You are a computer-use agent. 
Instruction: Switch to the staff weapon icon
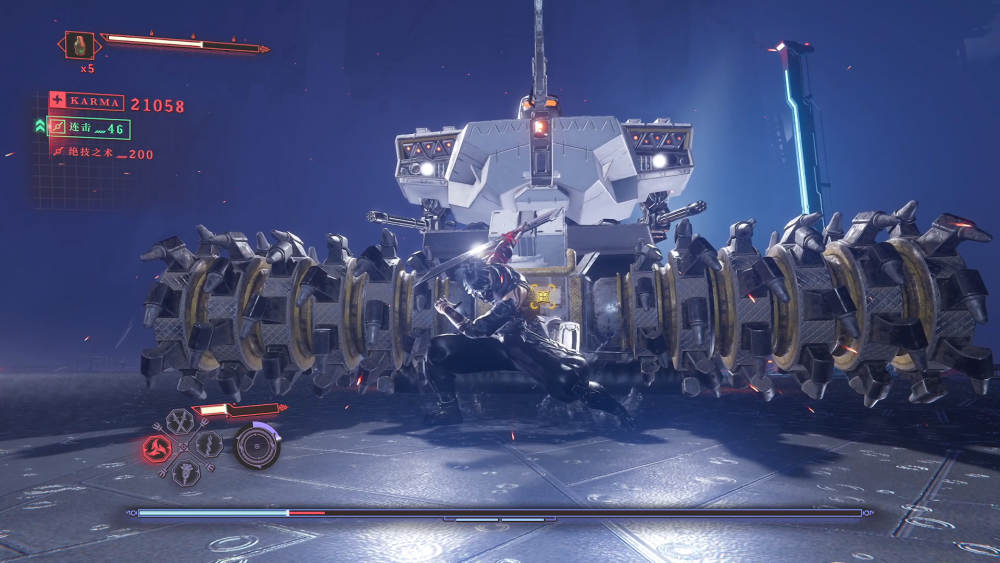184,471
